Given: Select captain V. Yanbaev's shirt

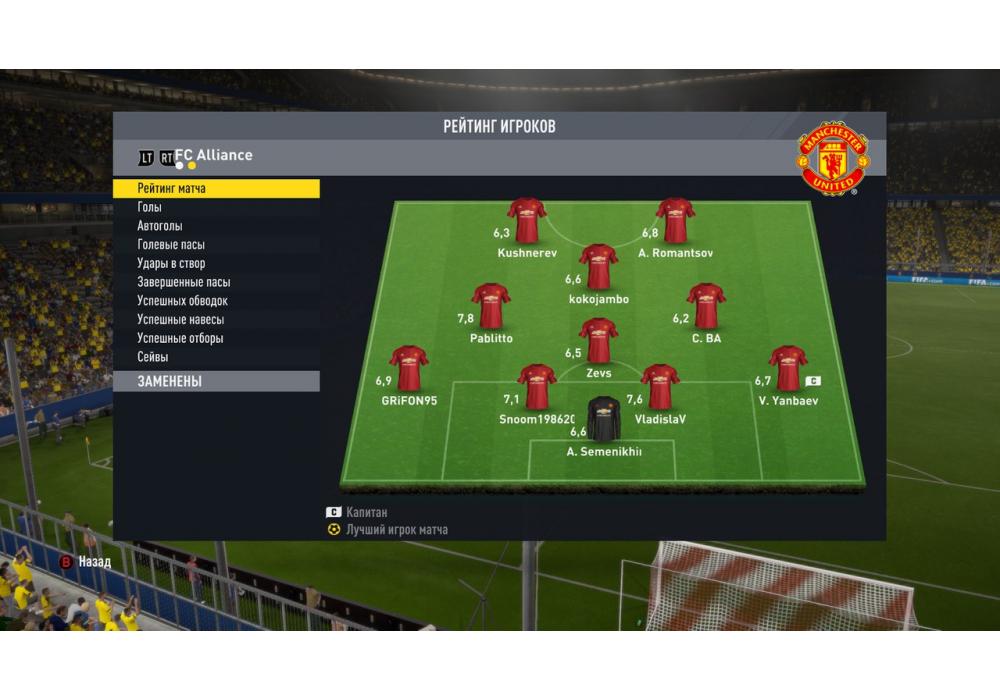Looking at the screenshot, I should coord(787,368).
